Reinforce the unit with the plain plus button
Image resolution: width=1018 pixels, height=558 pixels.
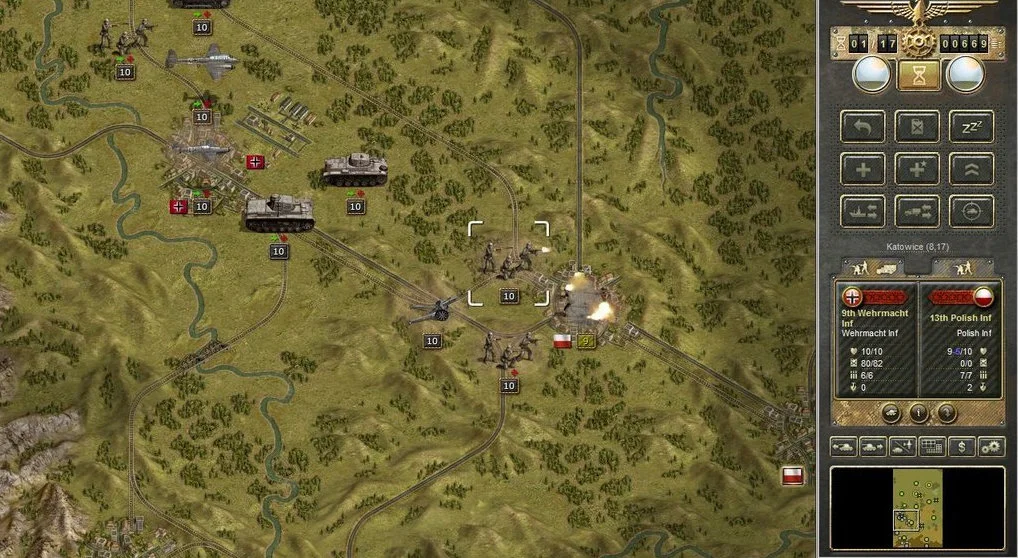pyautogui.click(x=862, y=168)
